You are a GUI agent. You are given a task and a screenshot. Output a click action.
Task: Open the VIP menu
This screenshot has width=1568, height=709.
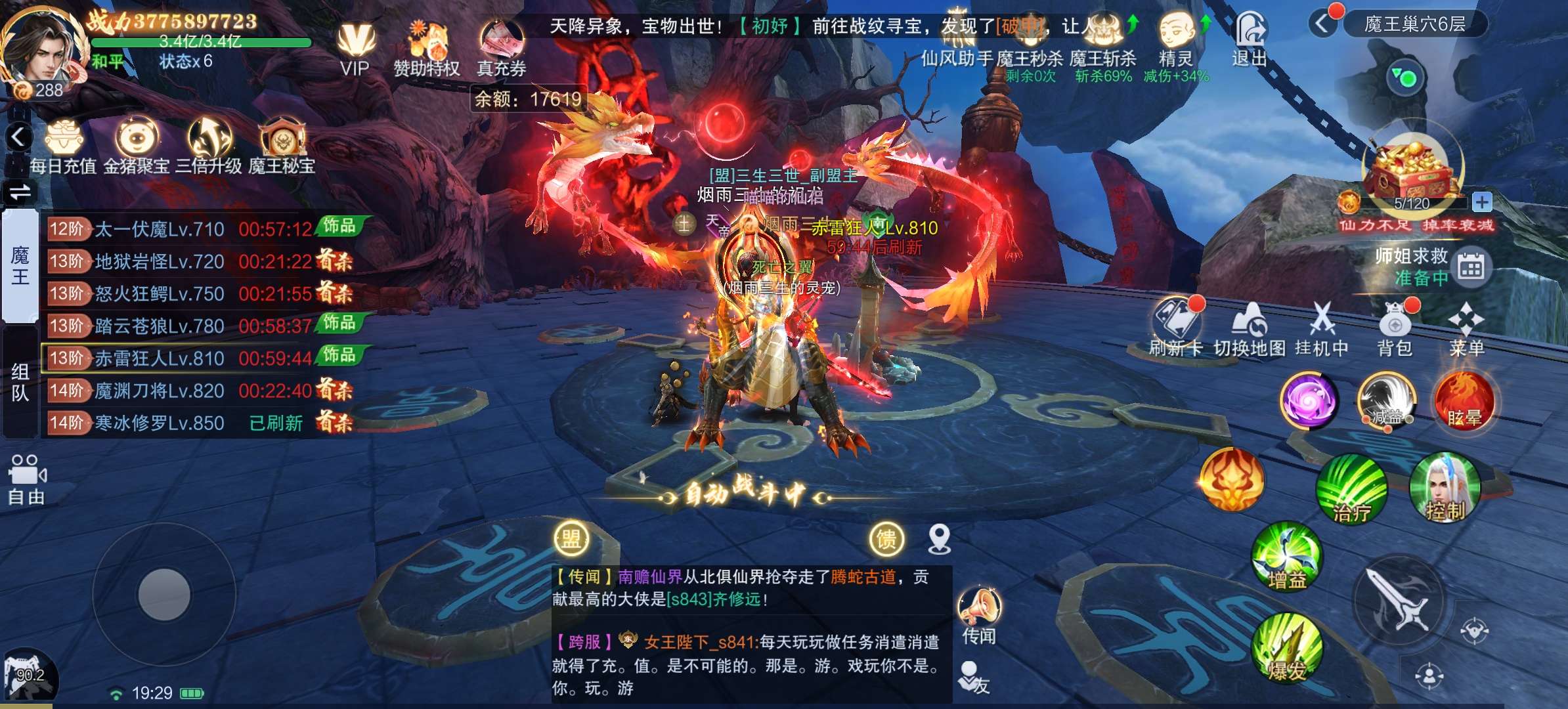click(355, 49)
